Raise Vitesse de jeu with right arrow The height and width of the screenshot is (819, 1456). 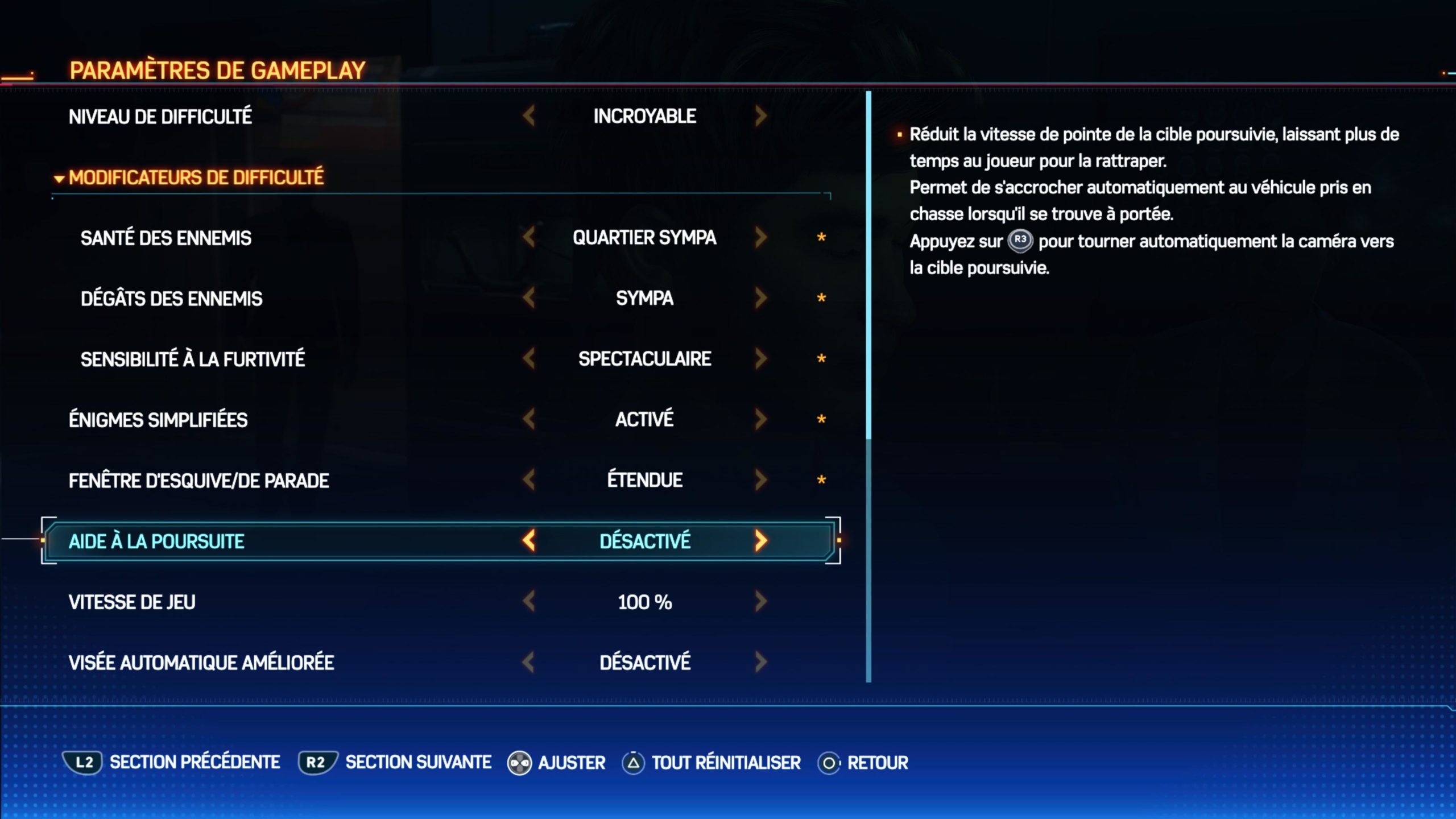point(761,601)
